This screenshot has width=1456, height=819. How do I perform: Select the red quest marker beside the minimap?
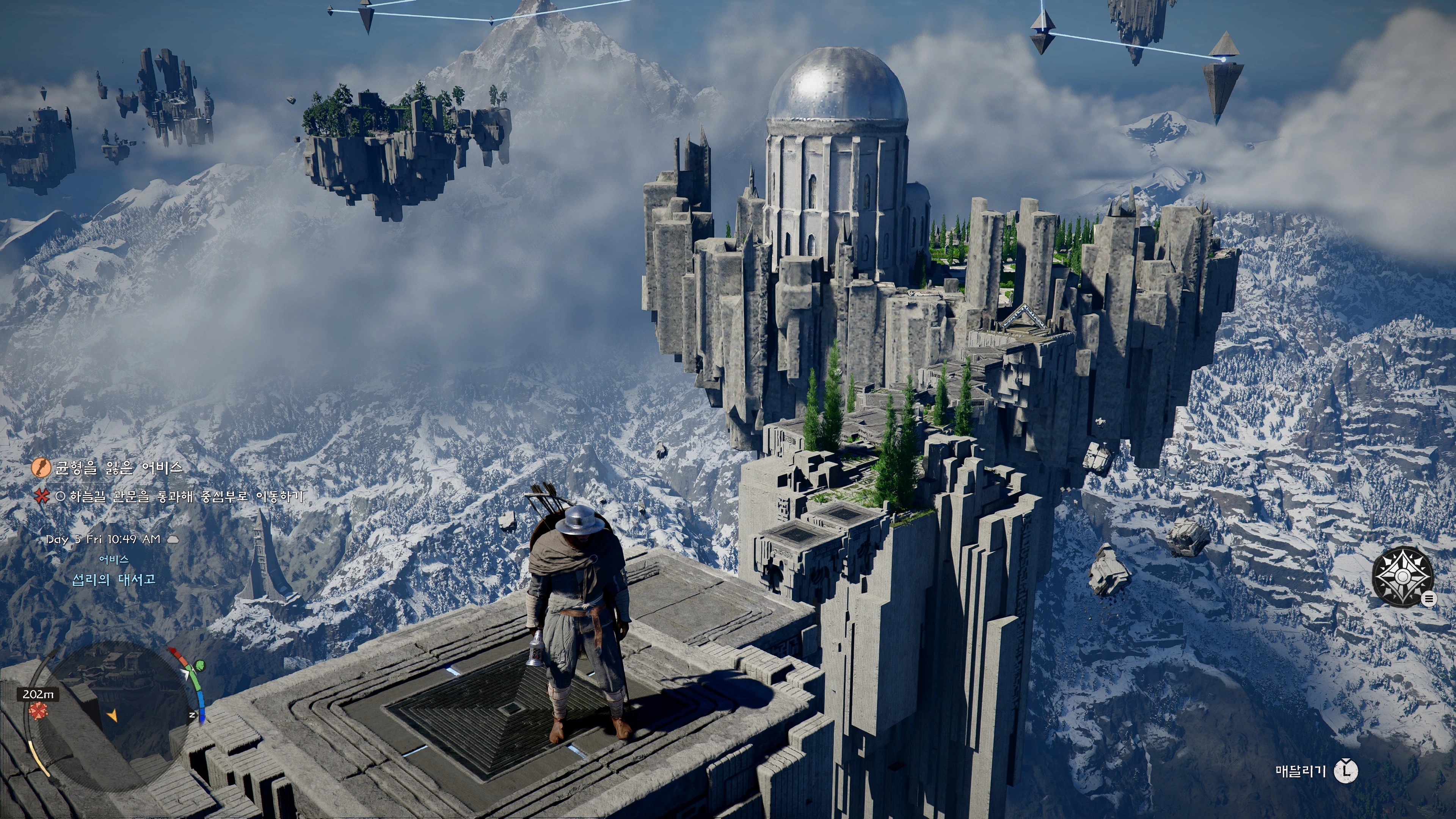(38, 711)
